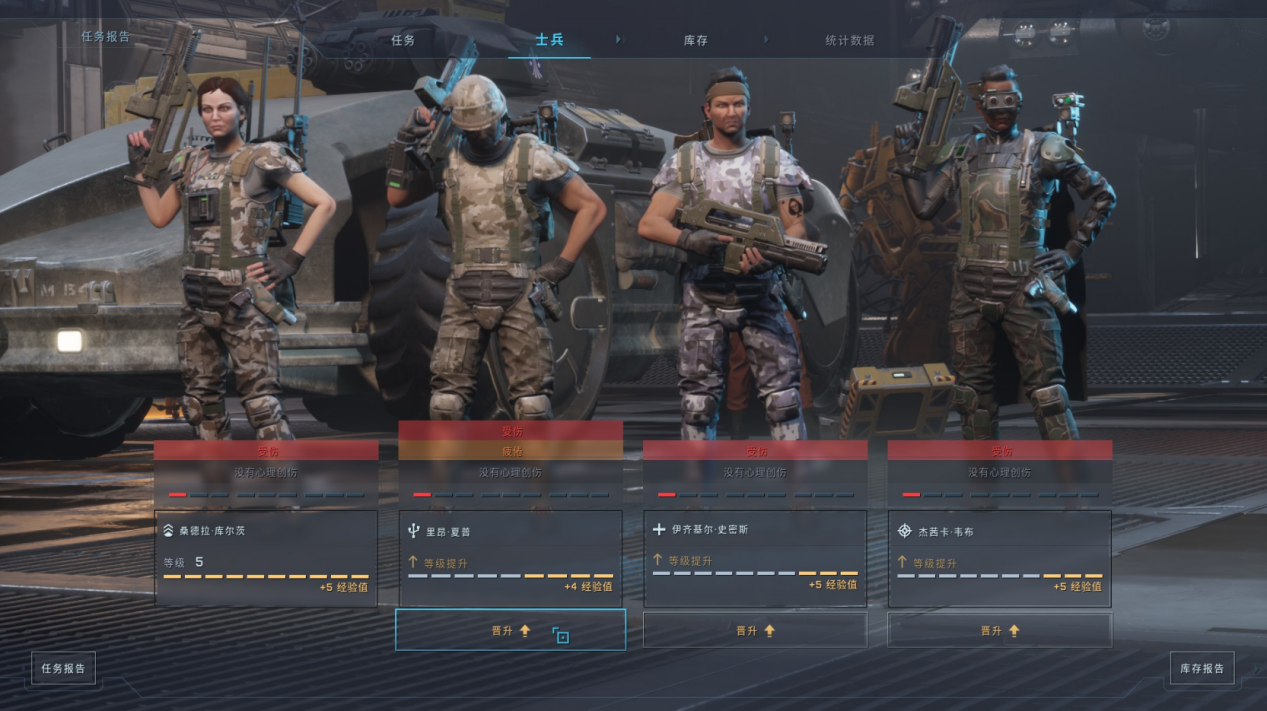Promote 伊齐基尔·史密斯 with 晋升 button

click(x=755, y=630)
